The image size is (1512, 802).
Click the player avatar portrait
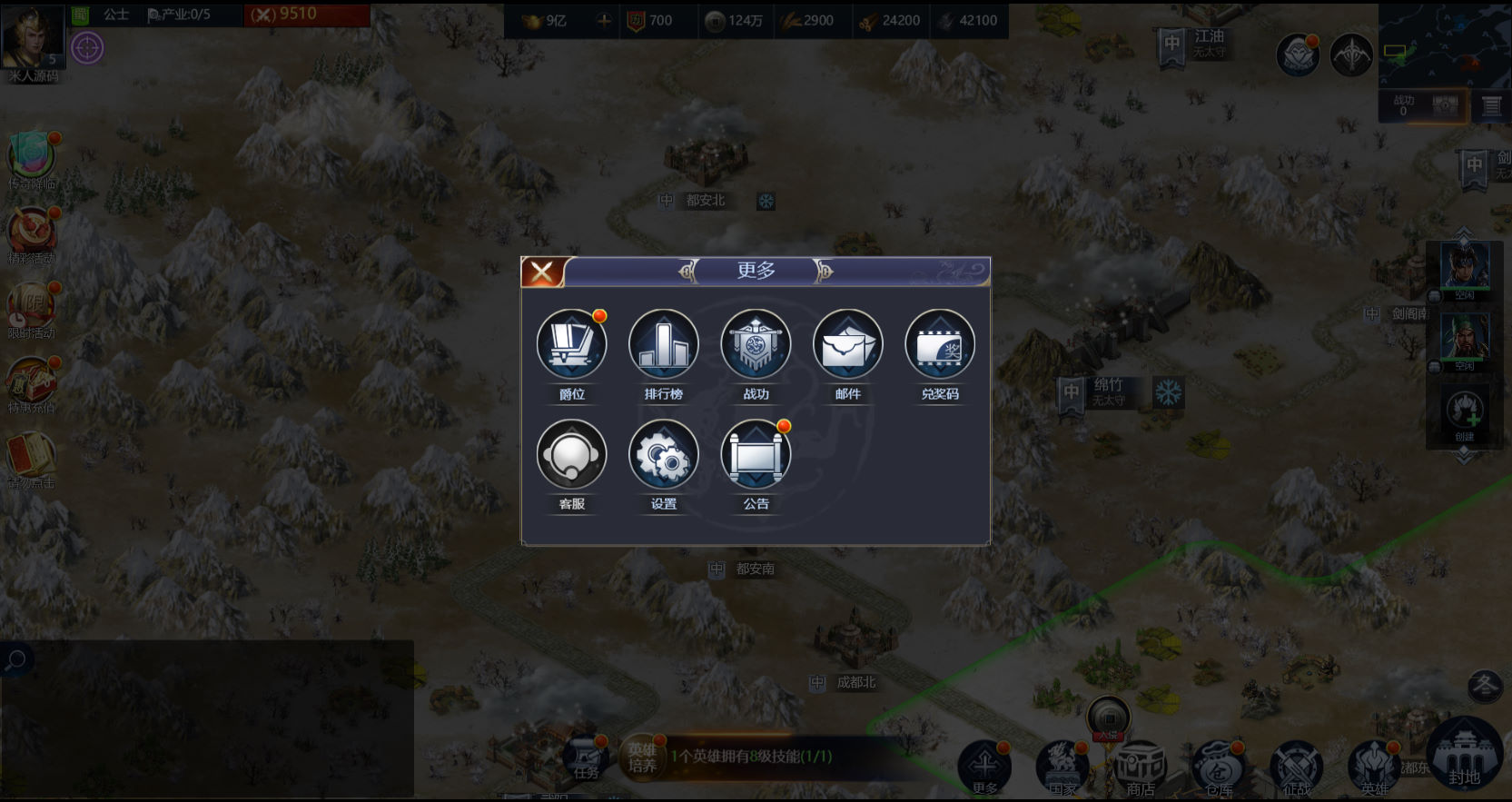coord(33,36)
